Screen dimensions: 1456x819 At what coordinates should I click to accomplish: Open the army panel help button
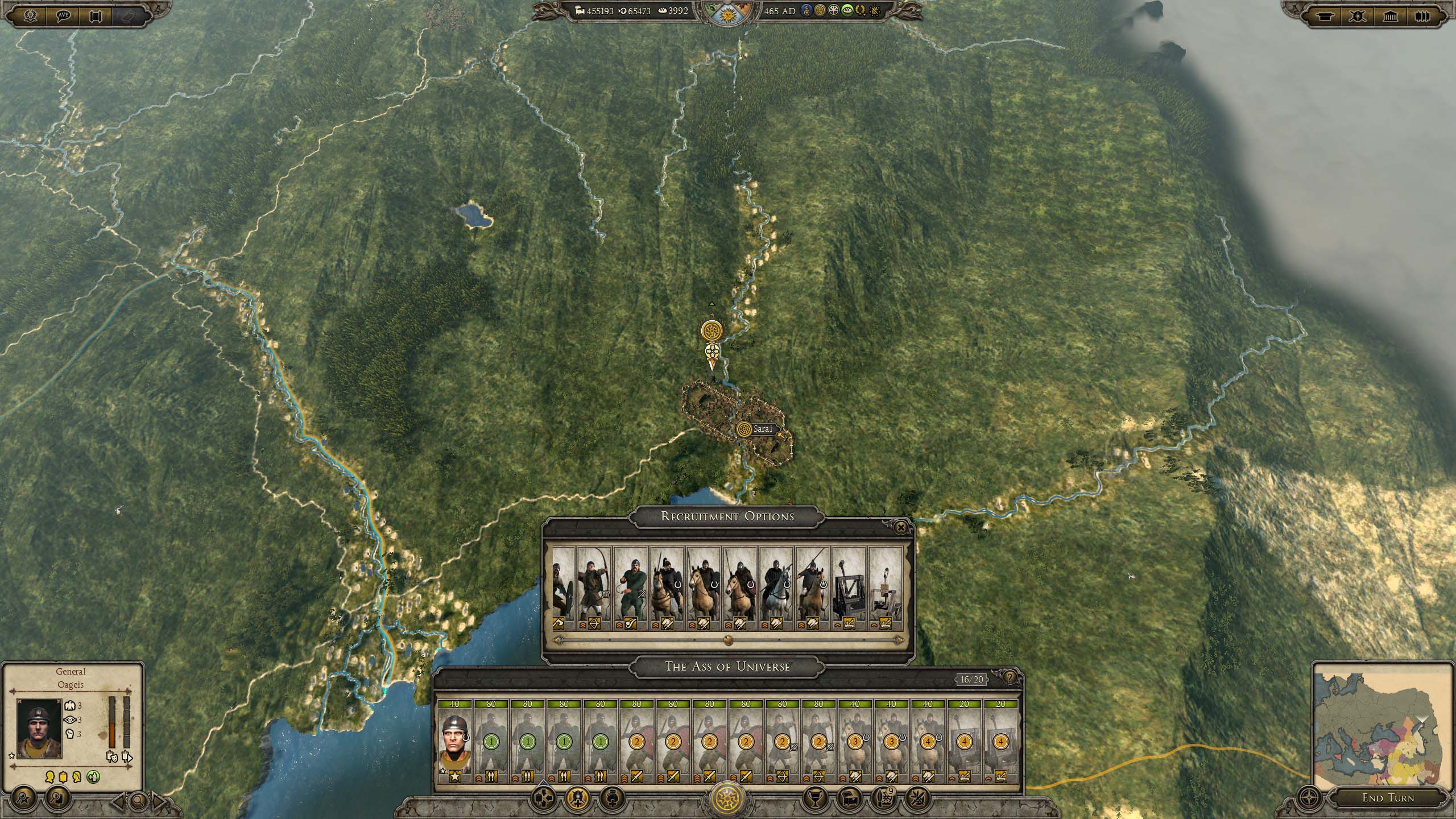tap(1010, 677)
